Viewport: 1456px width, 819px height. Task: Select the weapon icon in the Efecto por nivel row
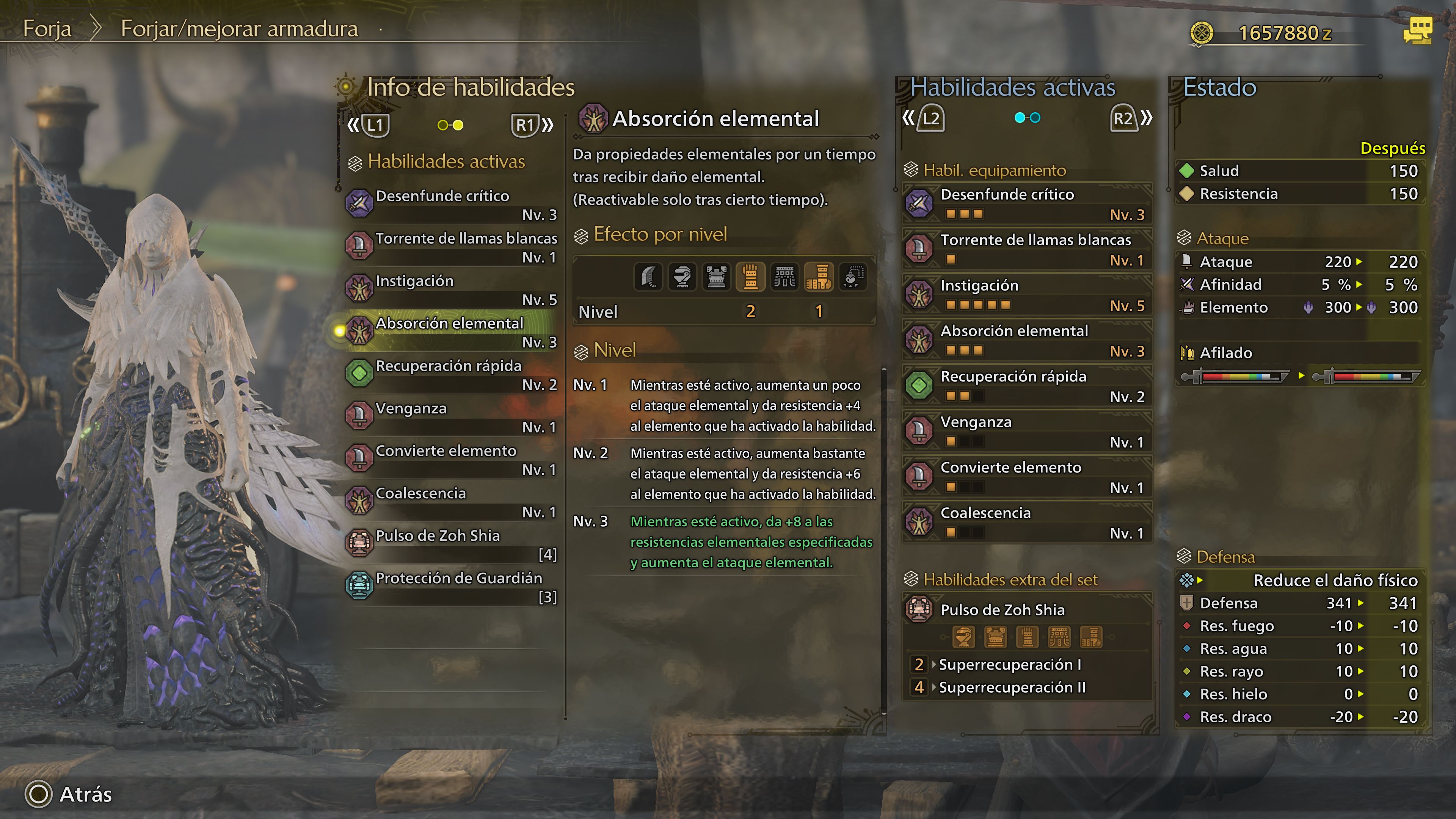click(x=648, y=276)
